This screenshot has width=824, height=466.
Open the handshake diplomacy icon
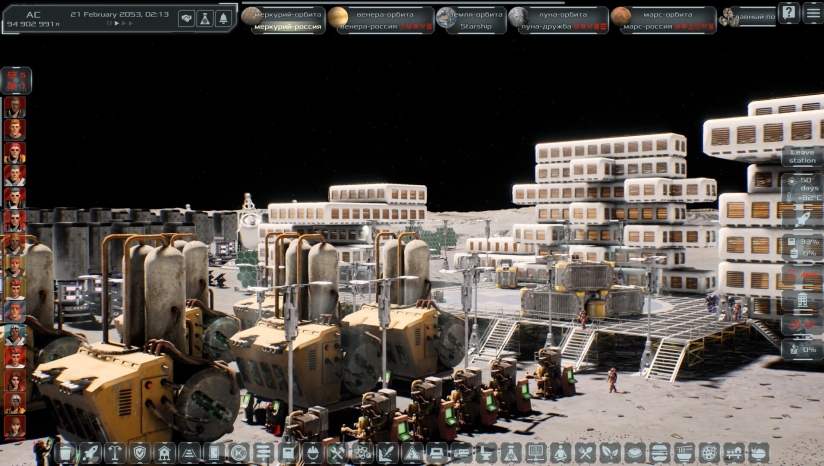(186, 18)
